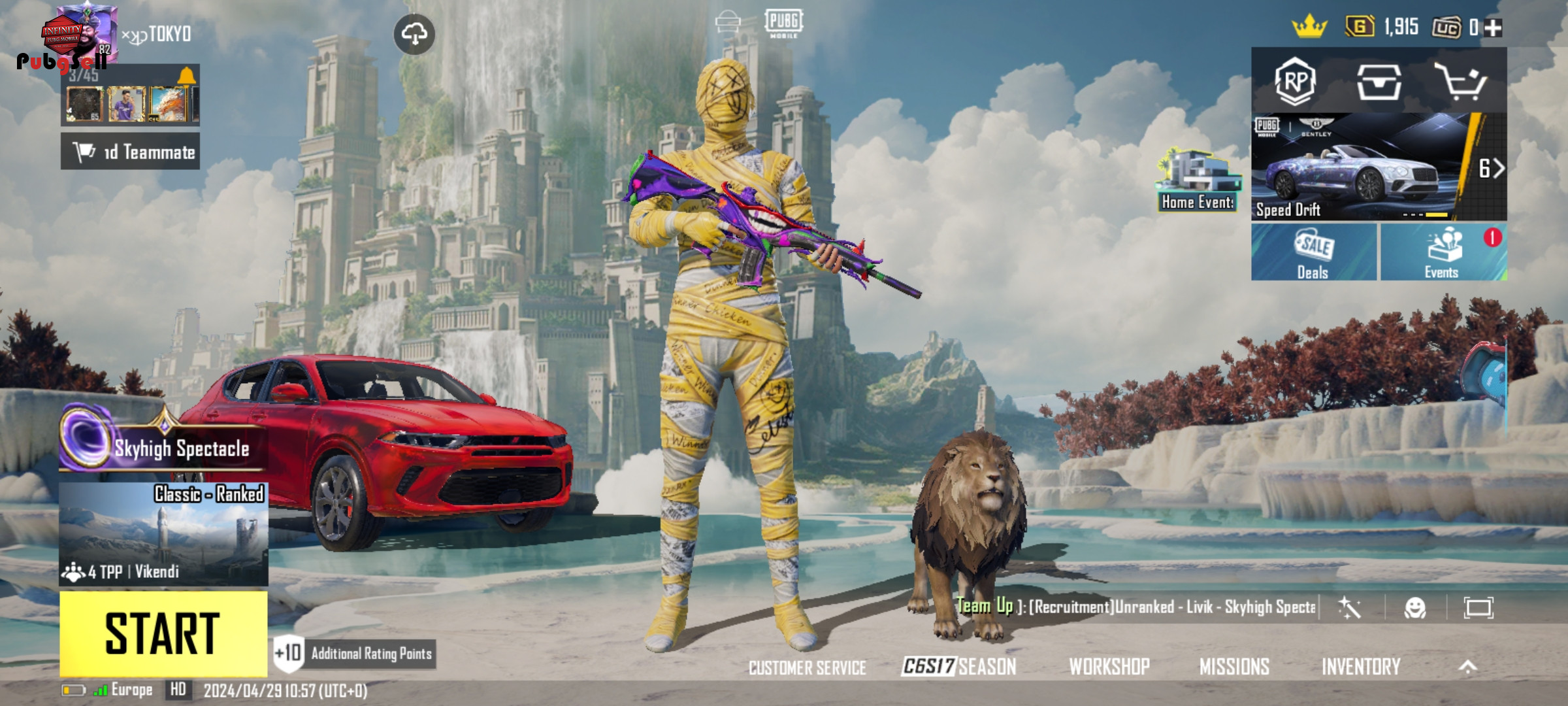Image resolution: width=1568 pixels, height=706 pixels.
Task: Go to the Workshop
Action: pyautogui.click(x=1109, y=666)
